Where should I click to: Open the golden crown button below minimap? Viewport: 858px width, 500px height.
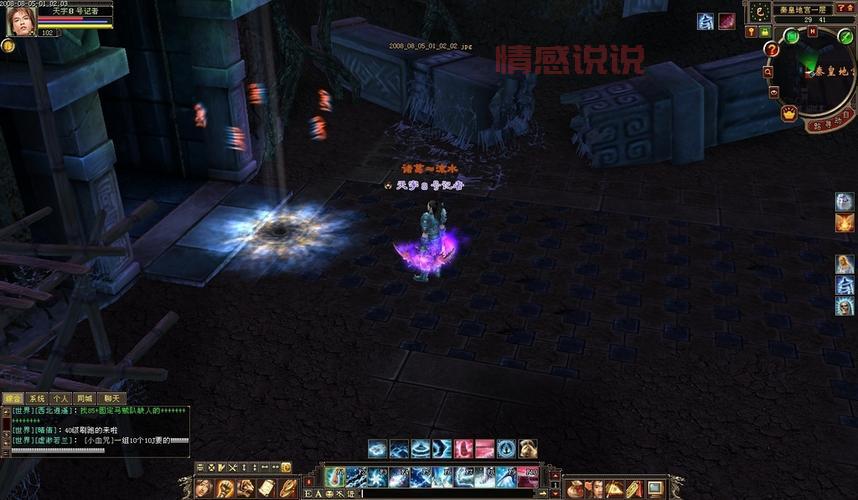[789, 114]
